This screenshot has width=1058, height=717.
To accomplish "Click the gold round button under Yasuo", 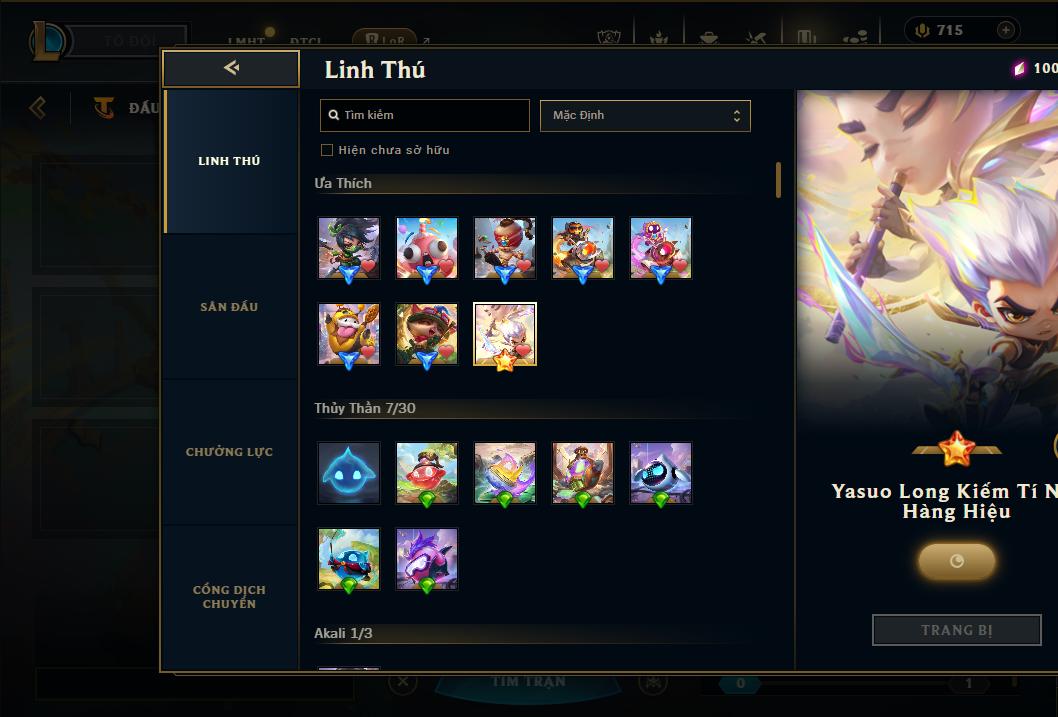I will tap(956, 561).
